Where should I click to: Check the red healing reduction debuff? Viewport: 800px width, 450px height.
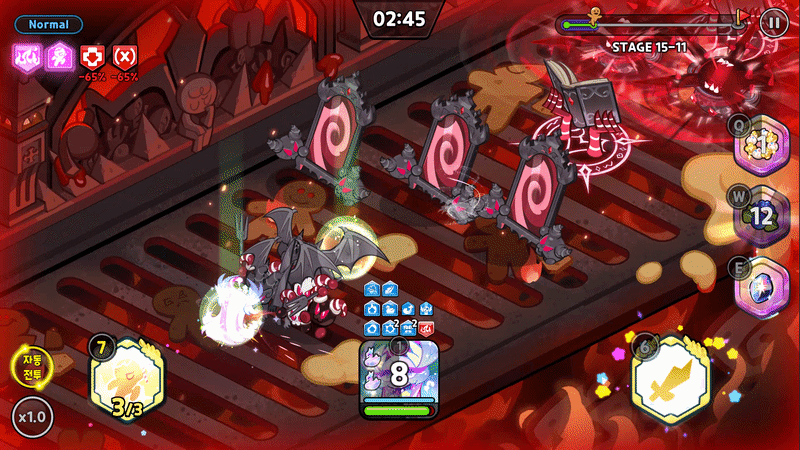[x=91, y=56]
